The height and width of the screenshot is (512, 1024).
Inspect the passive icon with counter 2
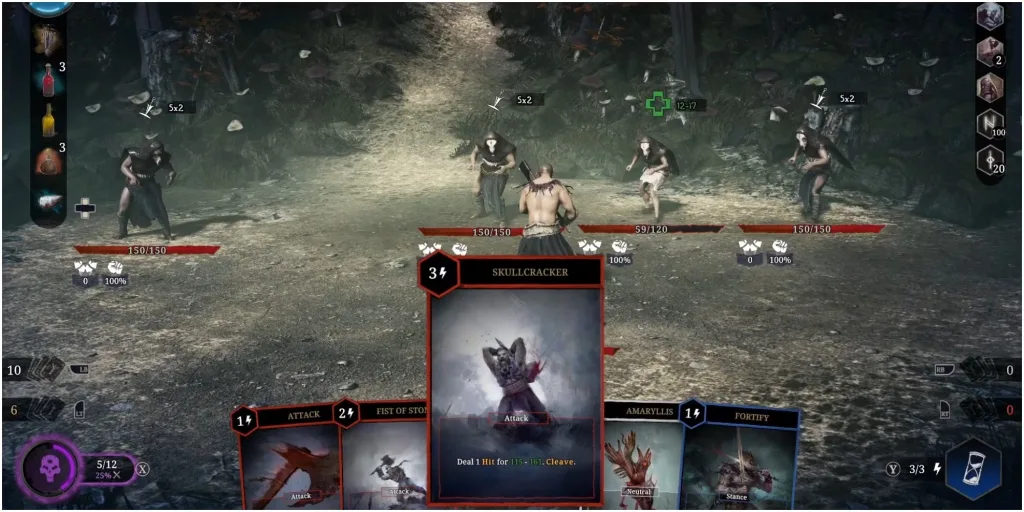[x=989, y=51]
